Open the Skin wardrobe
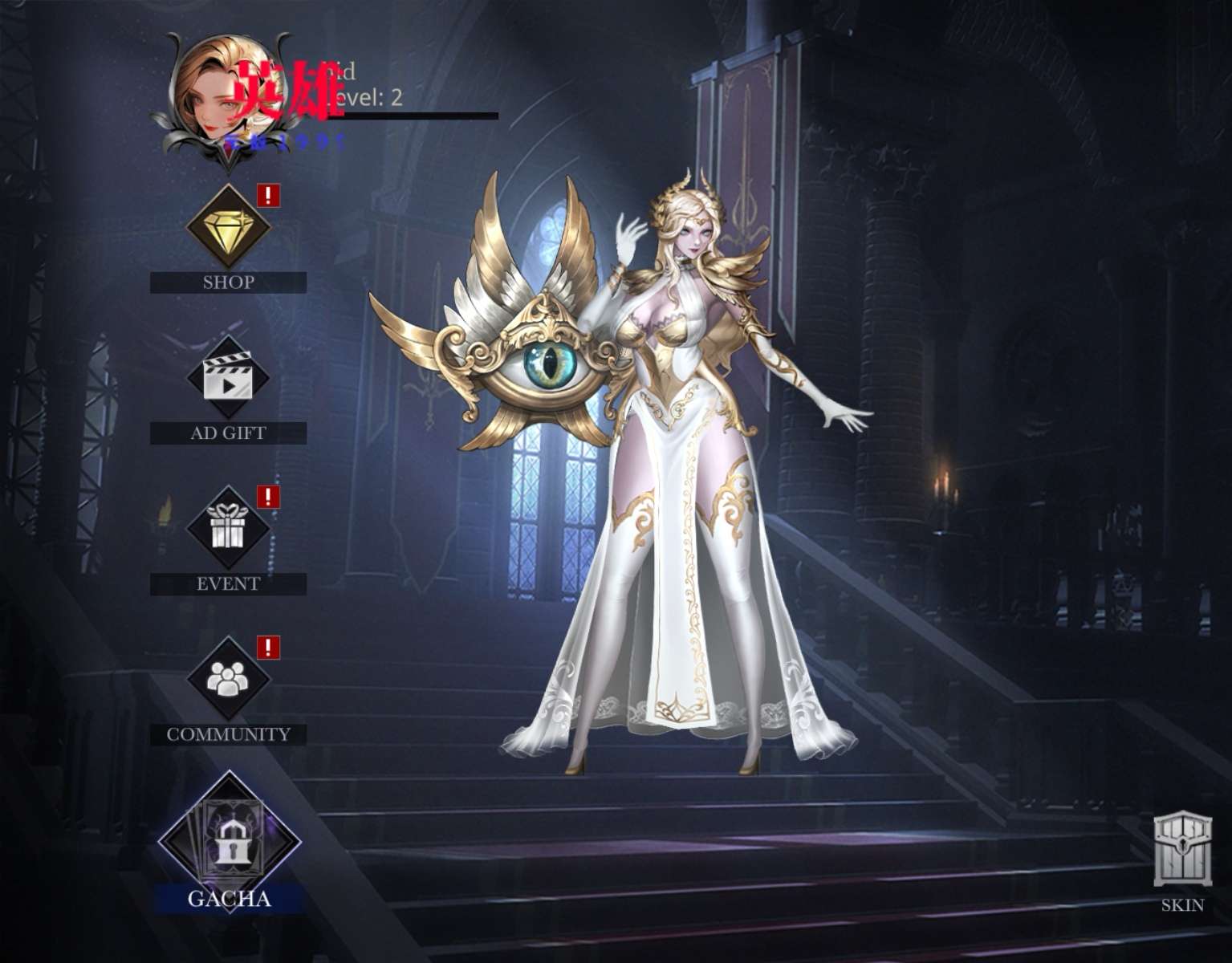The width and height of the screenshot is (1232, 963). pyautogui.click(x=1182, y=851)
